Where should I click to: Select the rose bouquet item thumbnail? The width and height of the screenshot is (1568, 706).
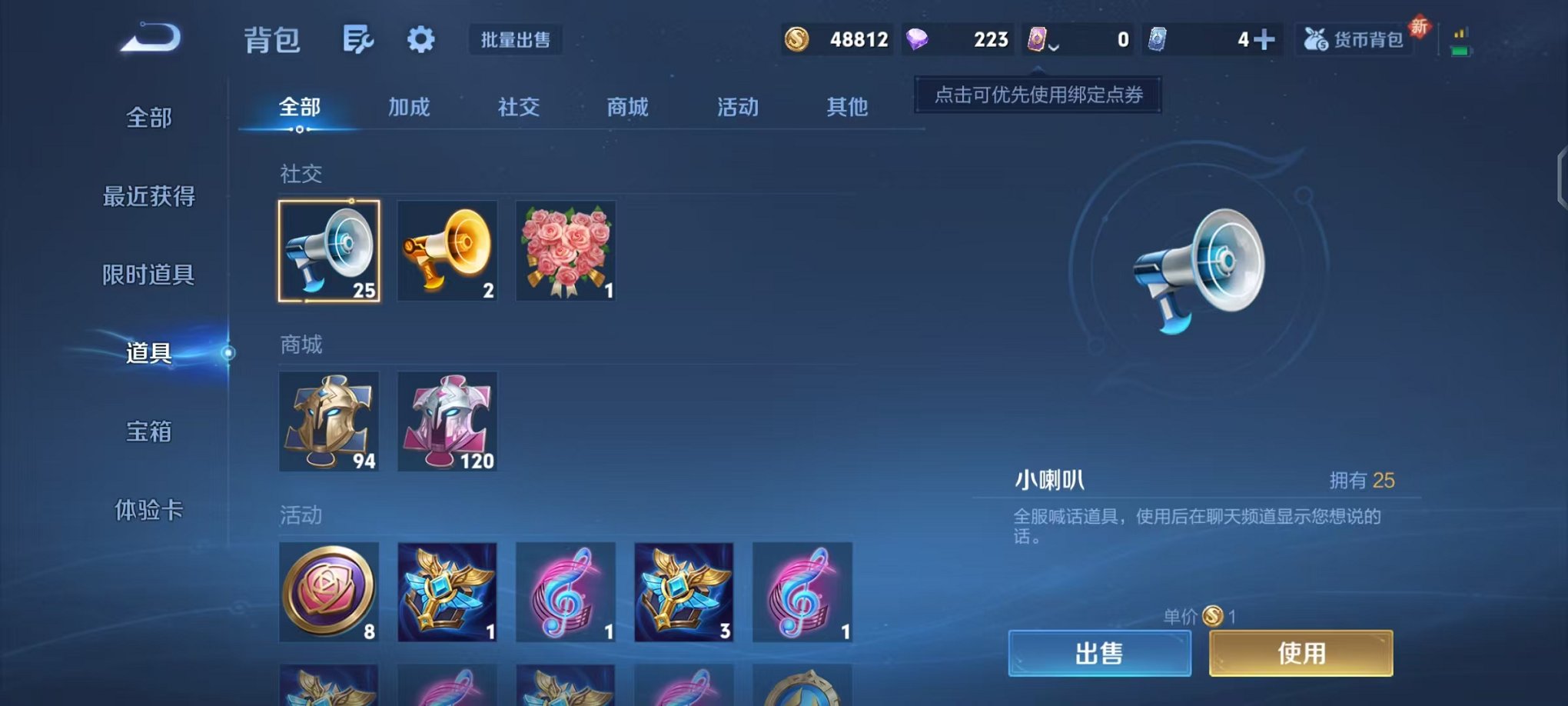[x=566, y=251]
